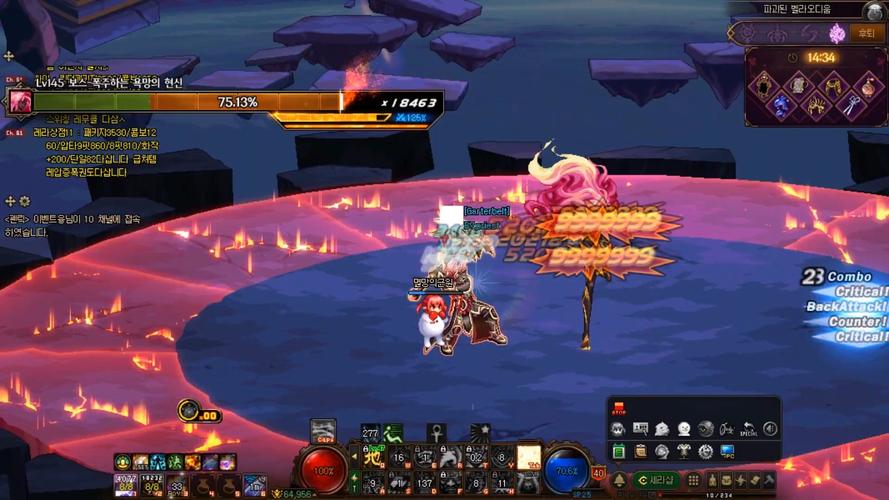Screen dimensions: 889x500
Task: Select the ornate mirror item
Action: click(763, 84)
